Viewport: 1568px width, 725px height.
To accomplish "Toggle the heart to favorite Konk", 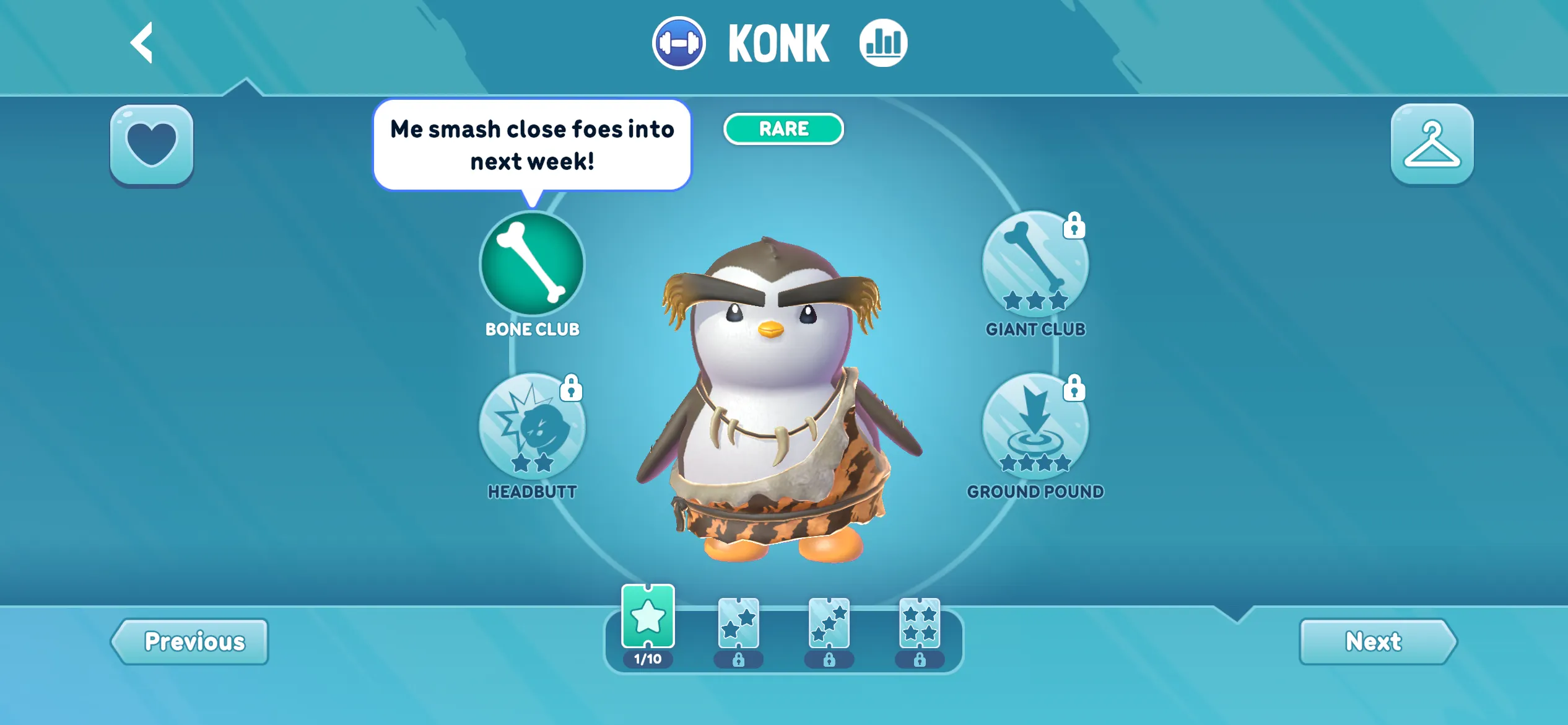I will [x=150, y=144].
